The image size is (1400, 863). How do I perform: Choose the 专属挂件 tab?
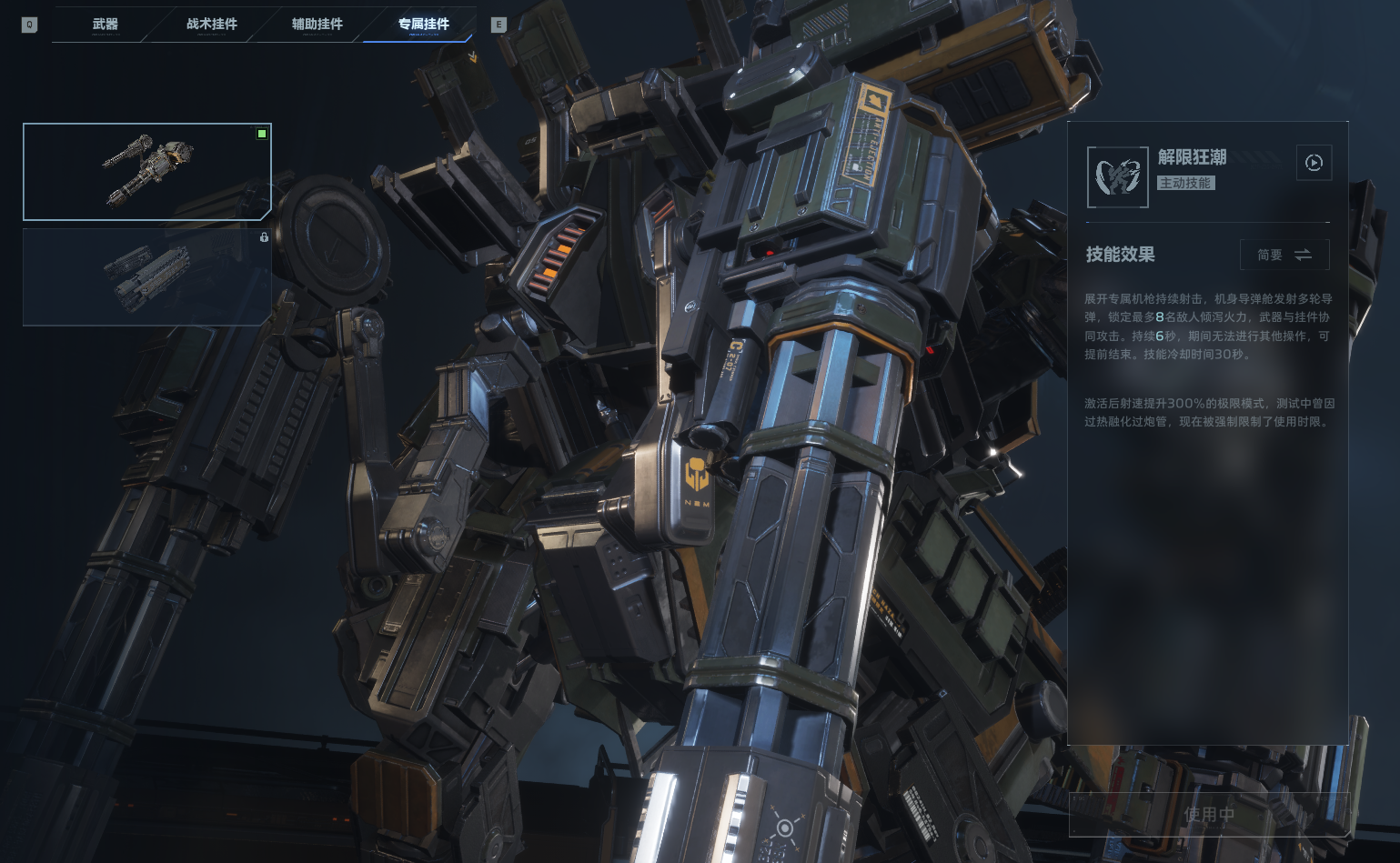pyautogui.click(x=423, y=25)
